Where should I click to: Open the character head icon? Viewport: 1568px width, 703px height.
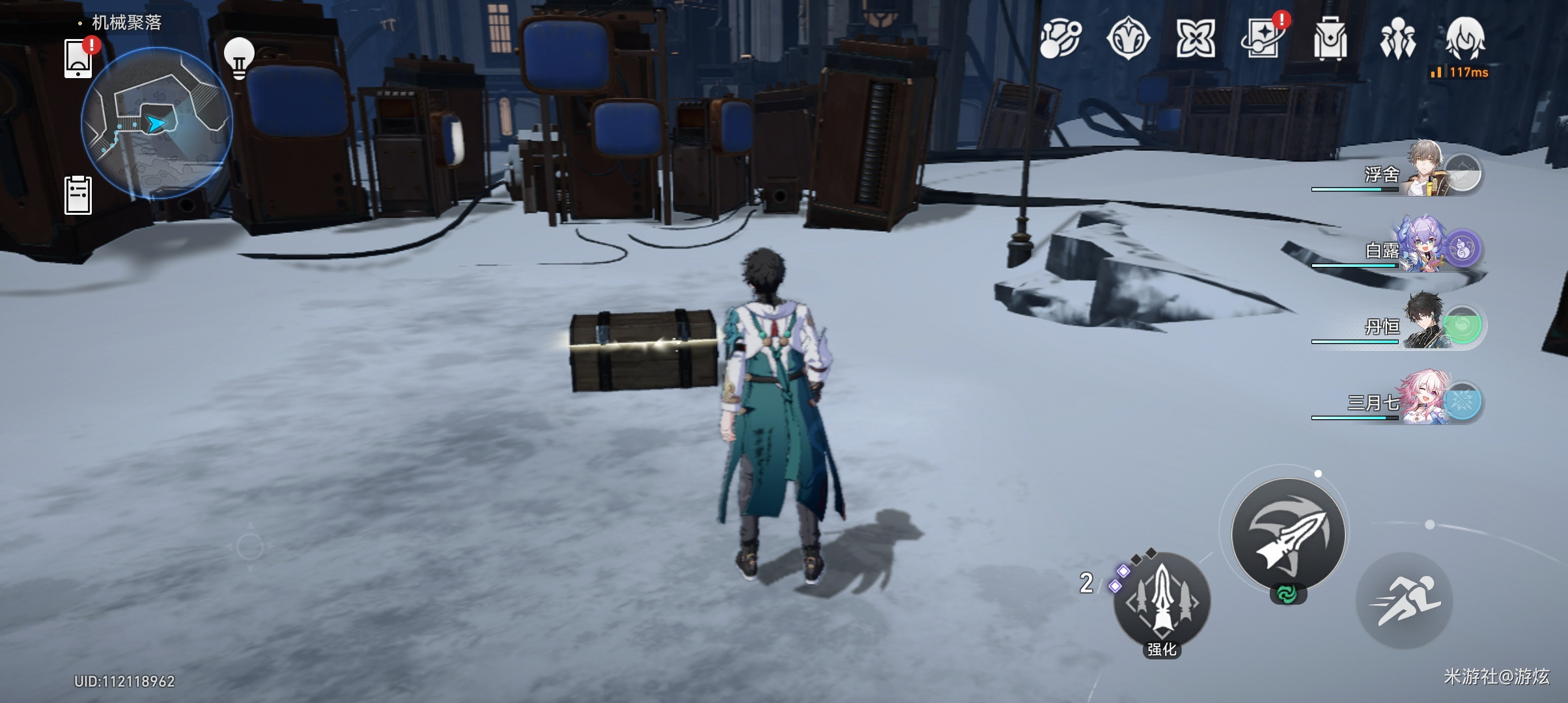pos(1465,38)
